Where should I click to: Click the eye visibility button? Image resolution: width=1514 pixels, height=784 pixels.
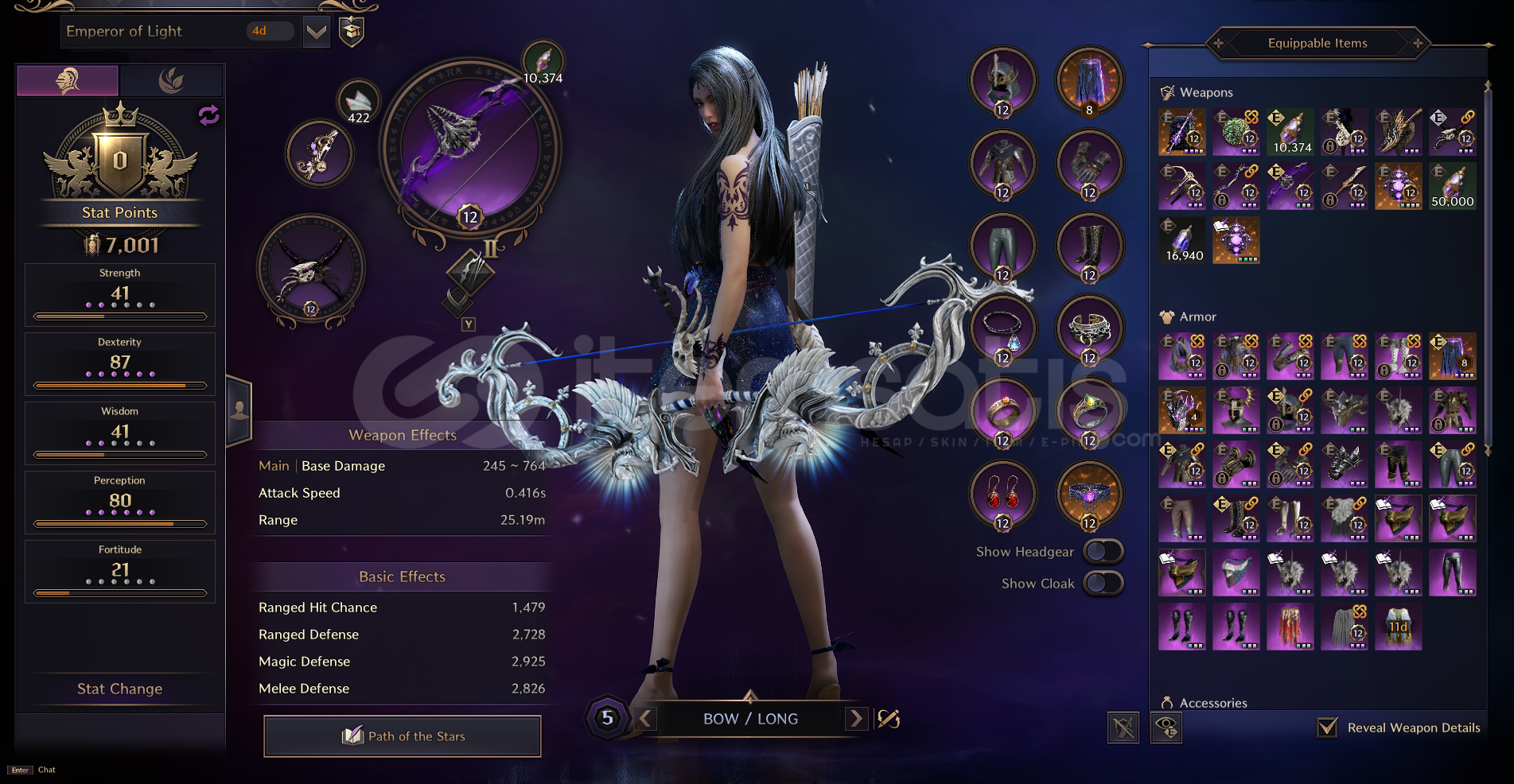(x=1166, y=728)
